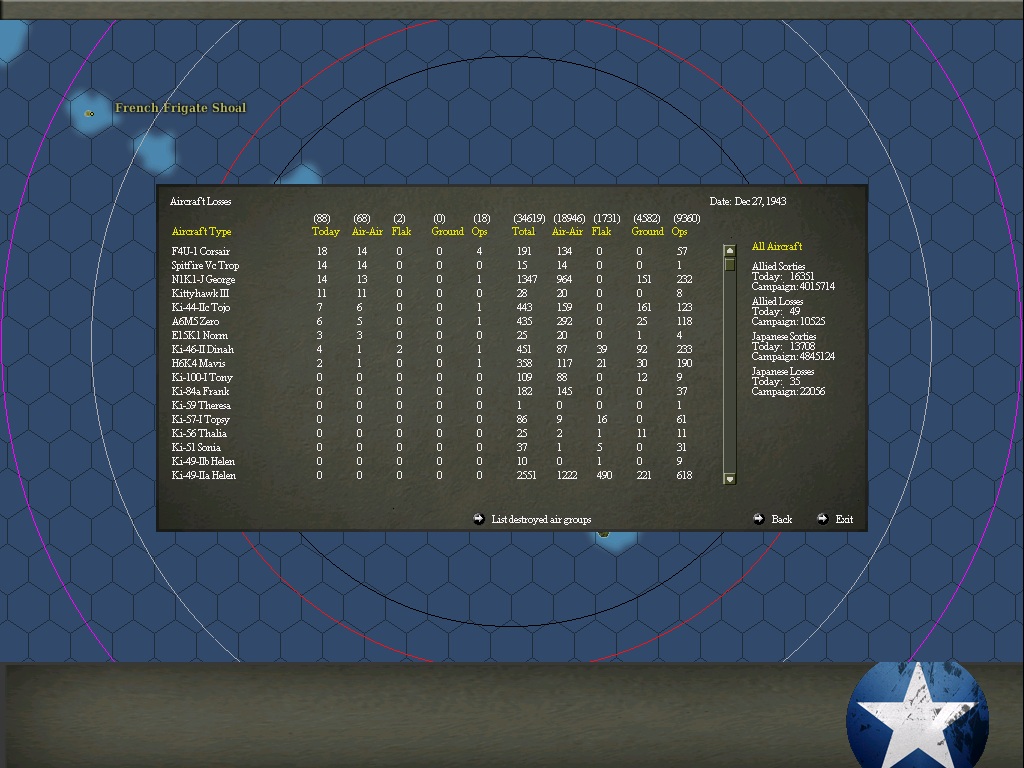Select the Ki-46-II Dinah entry
Viewport: 1024px width, 768px height.
click(x=203, y=350)
